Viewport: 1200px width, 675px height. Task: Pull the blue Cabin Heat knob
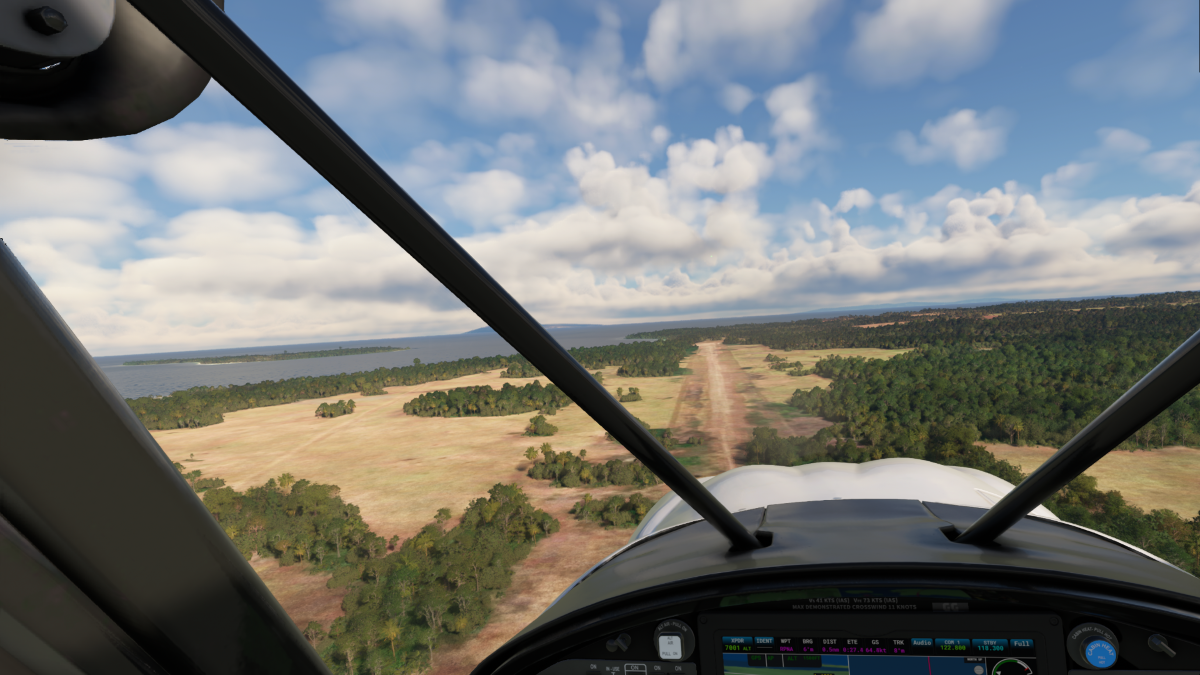point(1099,652)
